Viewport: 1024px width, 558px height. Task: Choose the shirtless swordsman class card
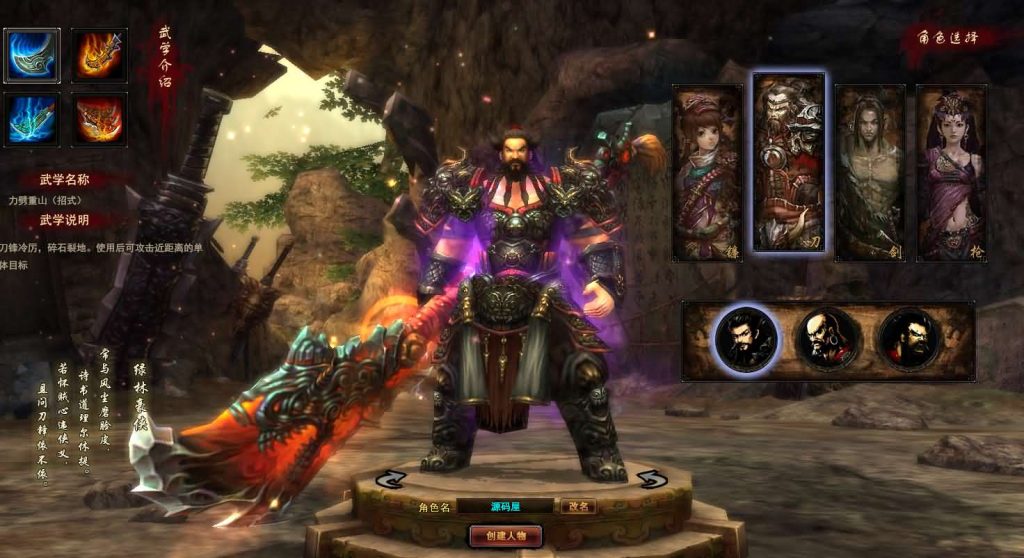870,172
